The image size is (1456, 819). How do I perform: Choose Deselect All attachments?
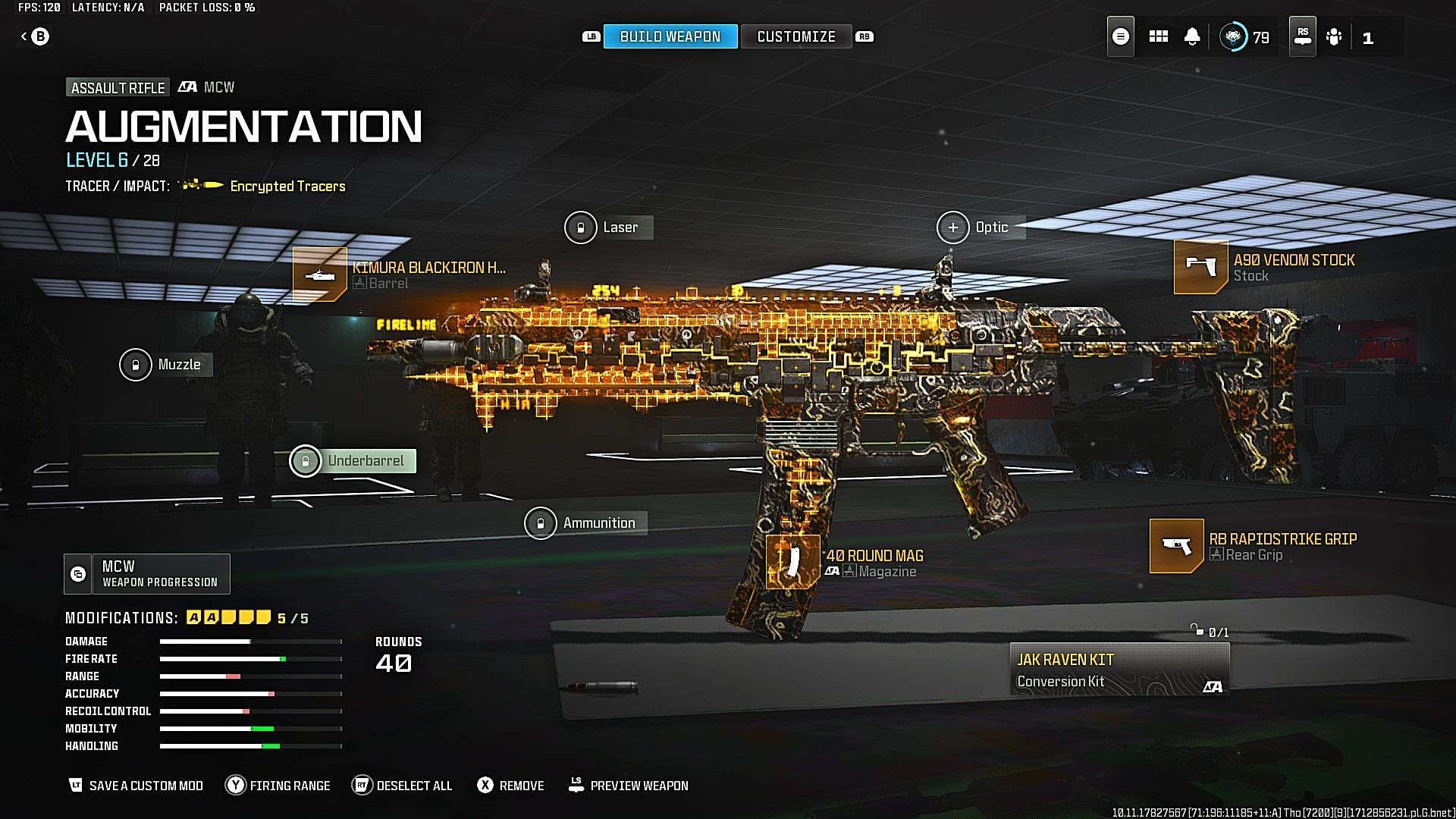point(403,786)
